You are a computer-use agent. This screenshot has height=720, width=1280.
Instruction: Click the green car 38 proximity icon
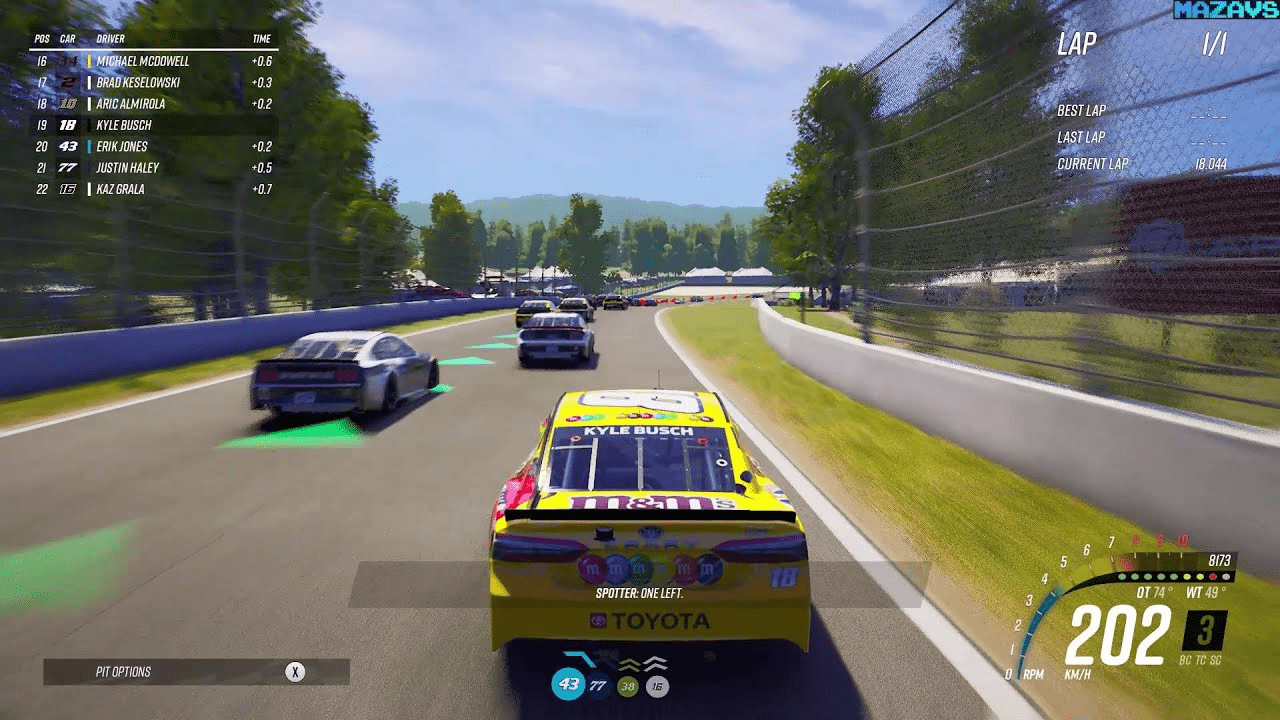628,686
